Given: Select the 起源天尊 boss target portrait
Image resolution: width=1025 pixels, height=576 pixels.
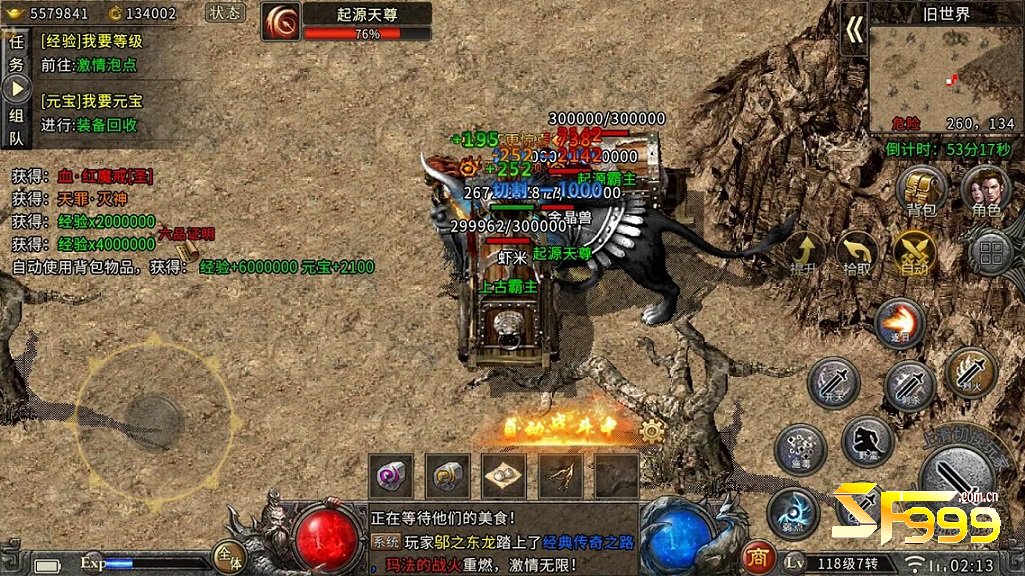Looking at the screenshot, I should [x=281, y=21].
